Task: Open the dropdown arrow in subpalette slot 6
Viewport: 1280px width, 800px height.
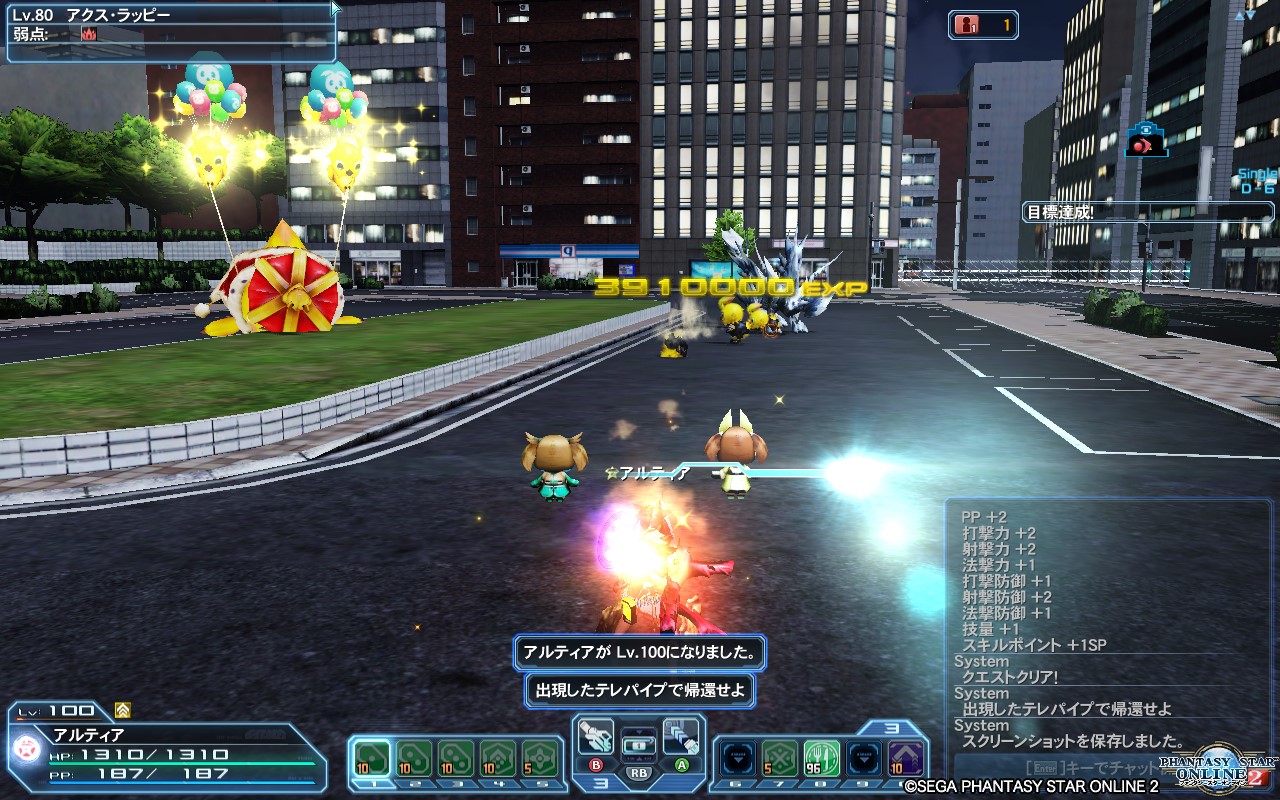Action: point(734,757)
